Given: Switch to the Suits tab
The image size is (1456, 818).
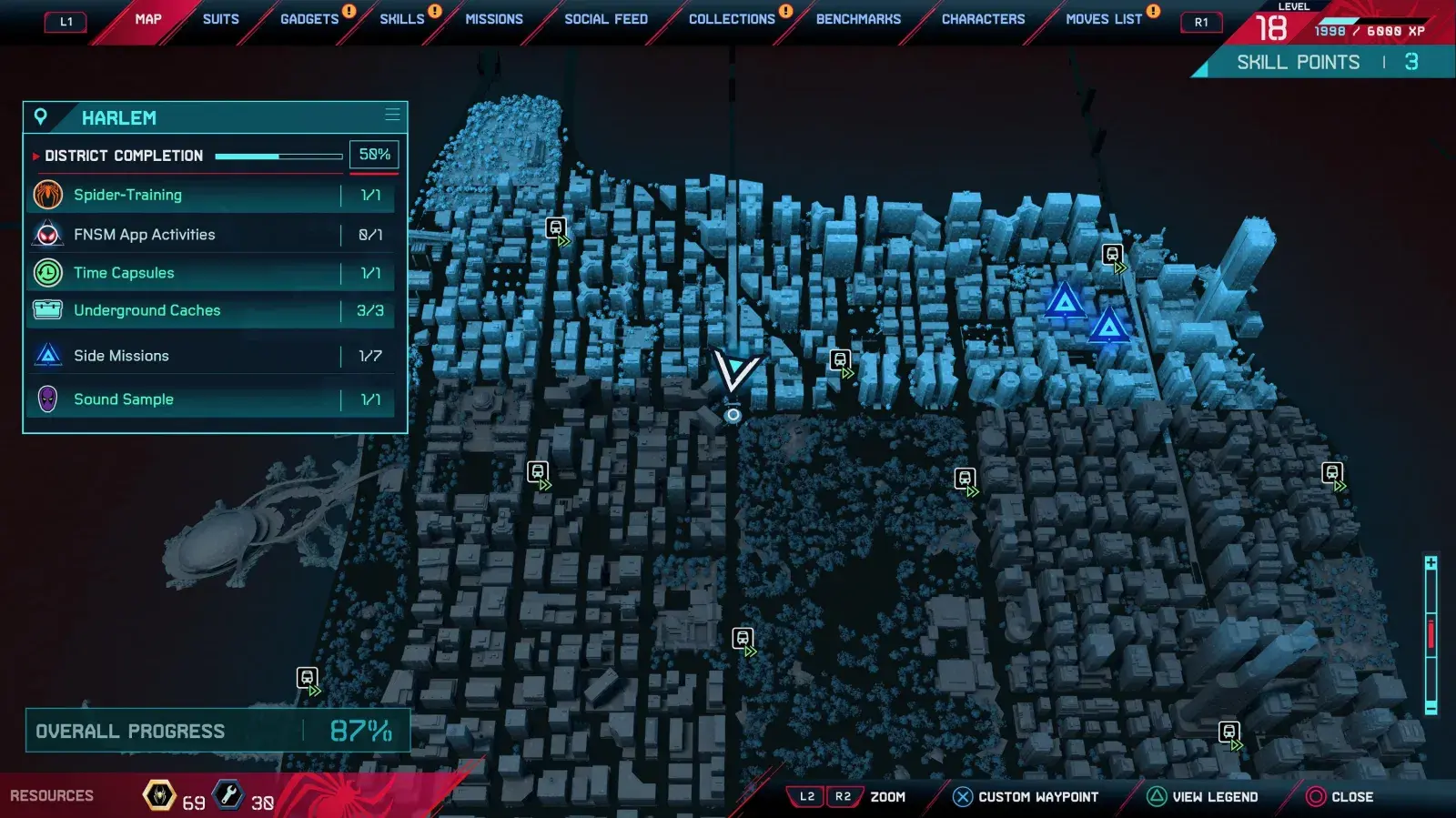Looking at the screenshot, I should click(220, 19).
